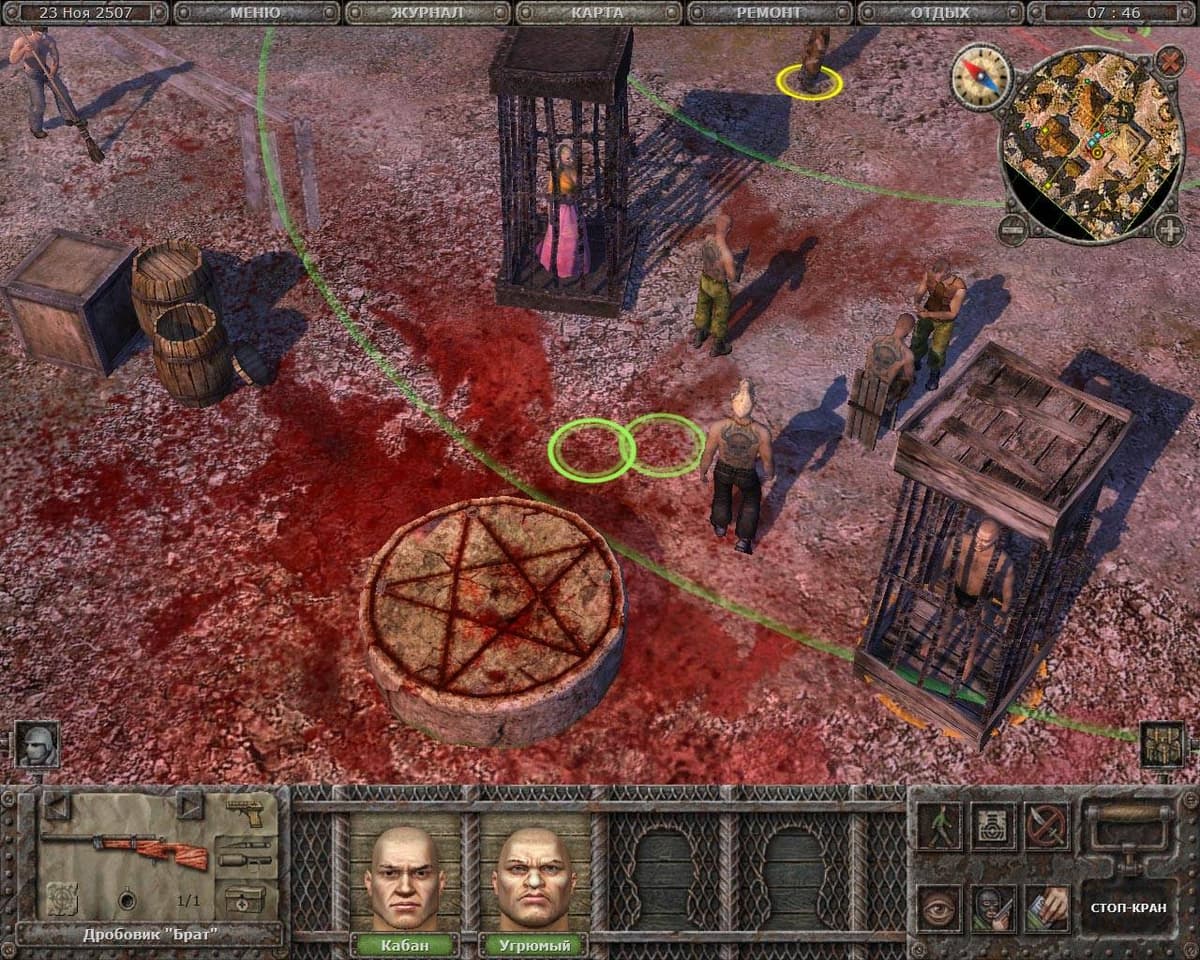
Task: Toggle the eye observation mode
Action: coord(940,908)
